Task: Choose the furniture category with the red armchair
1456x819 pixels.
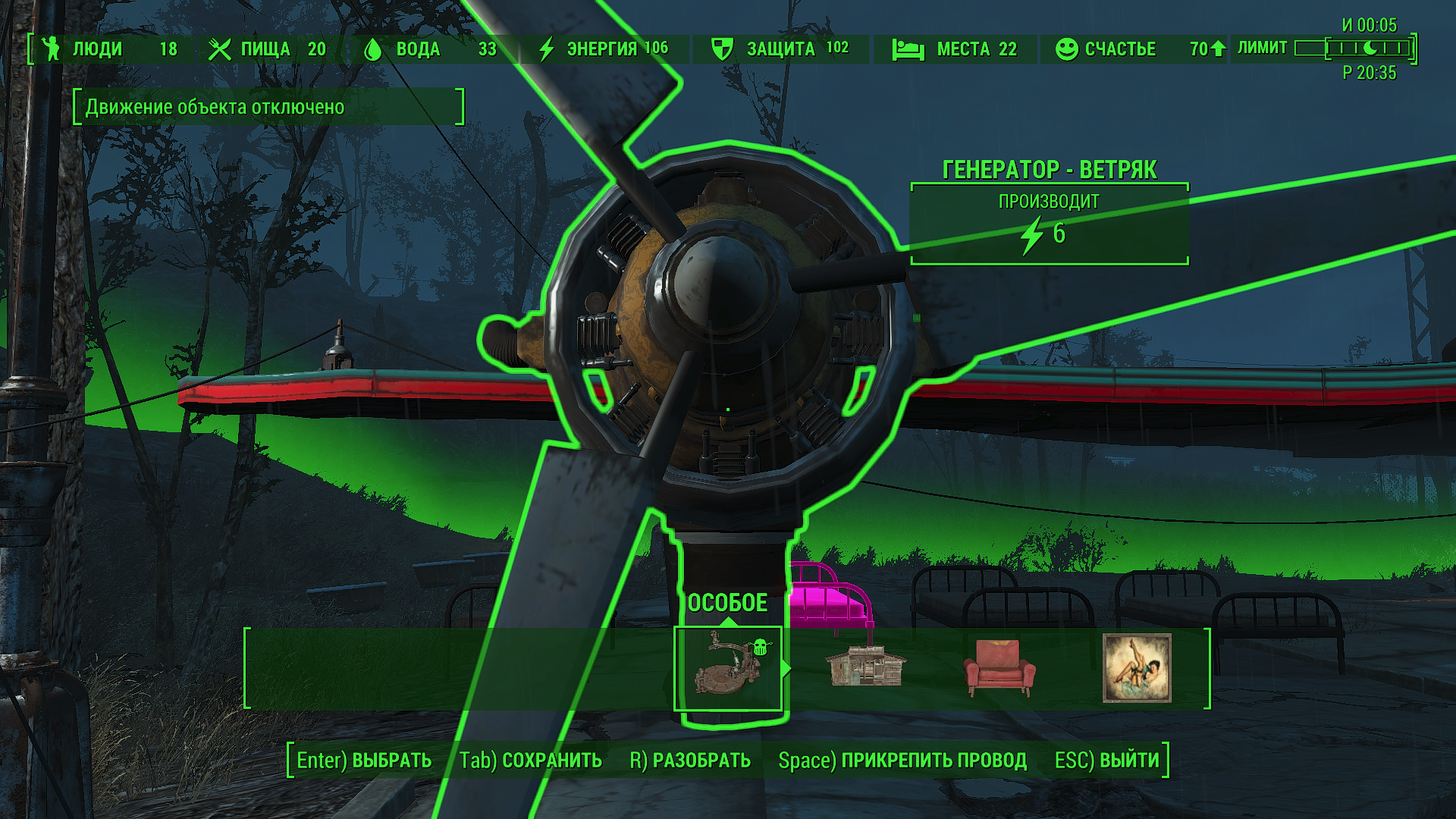Action: [999, 668]
